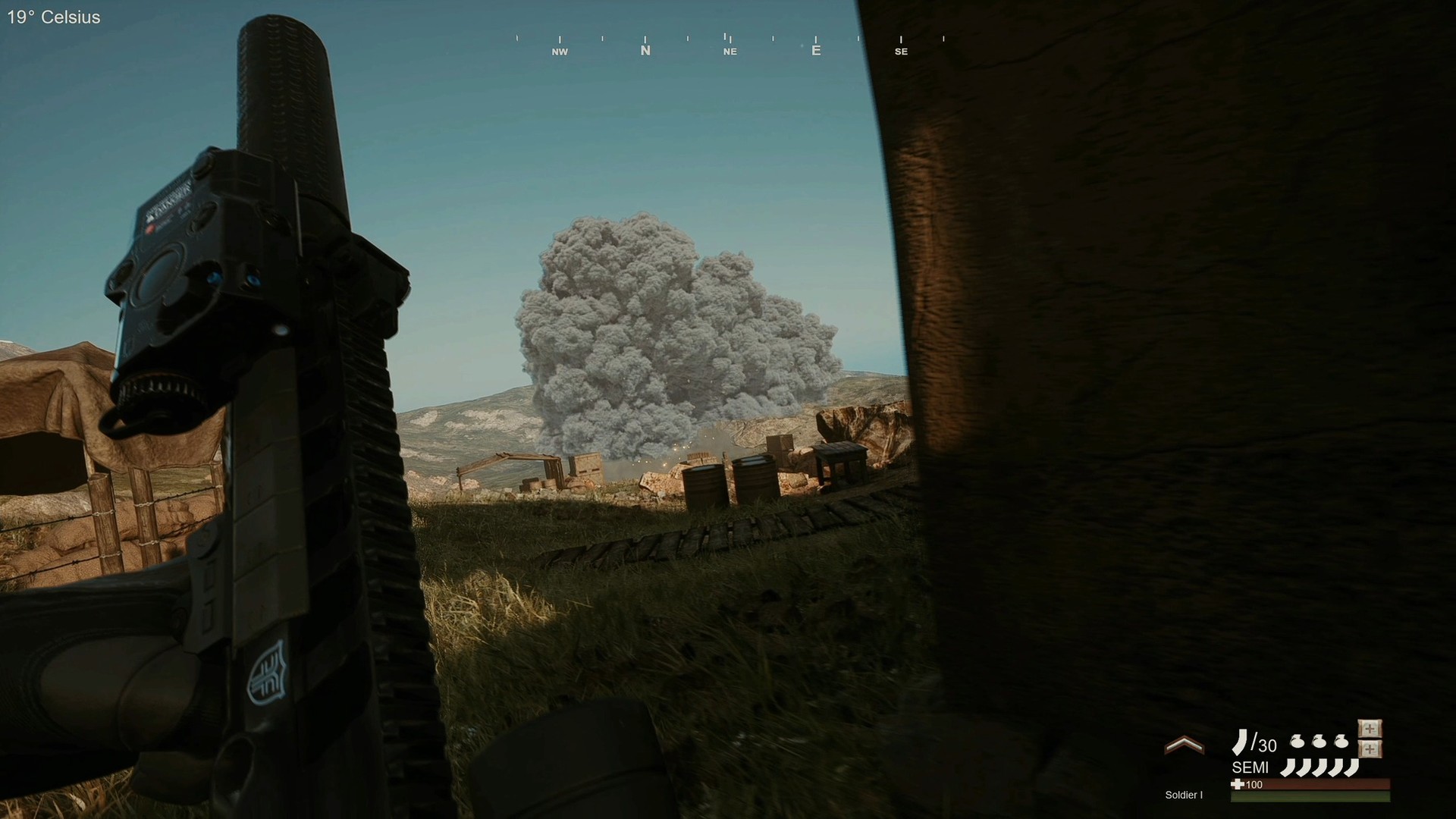Select the leftmost grenade icon
Viewport: 1456px width, 819px height.
(x=1297, y=742)
